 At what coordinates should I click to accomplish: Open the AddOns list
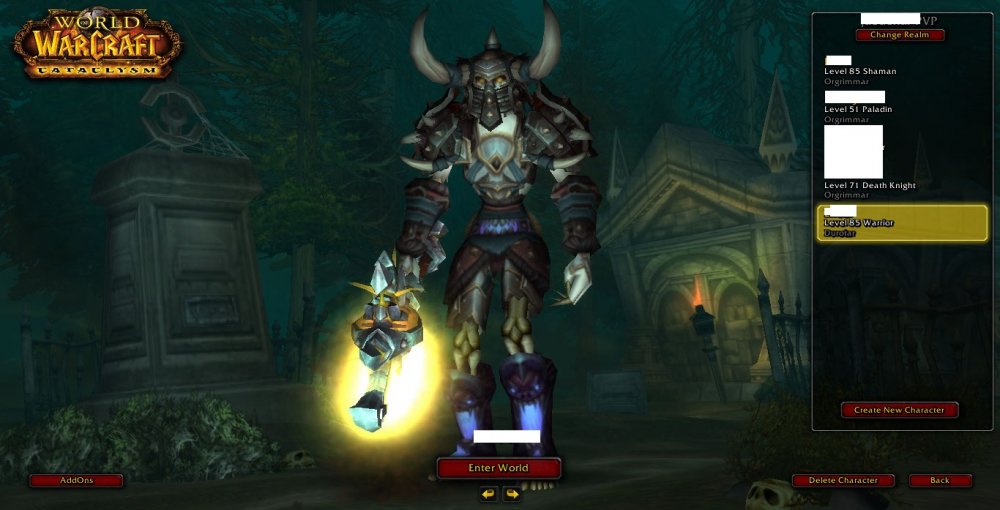click(76, 481)
